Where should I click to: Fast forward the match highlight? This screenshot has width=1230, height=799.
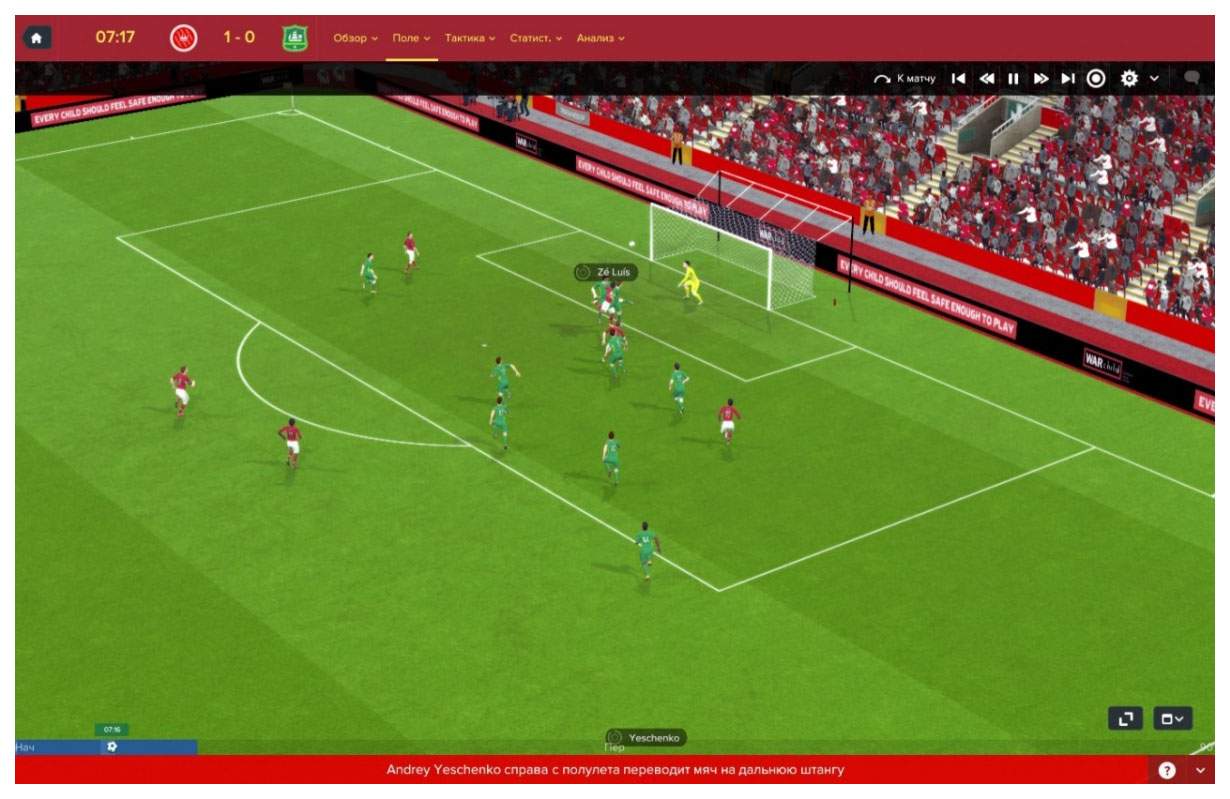[x=1041, y=78]
